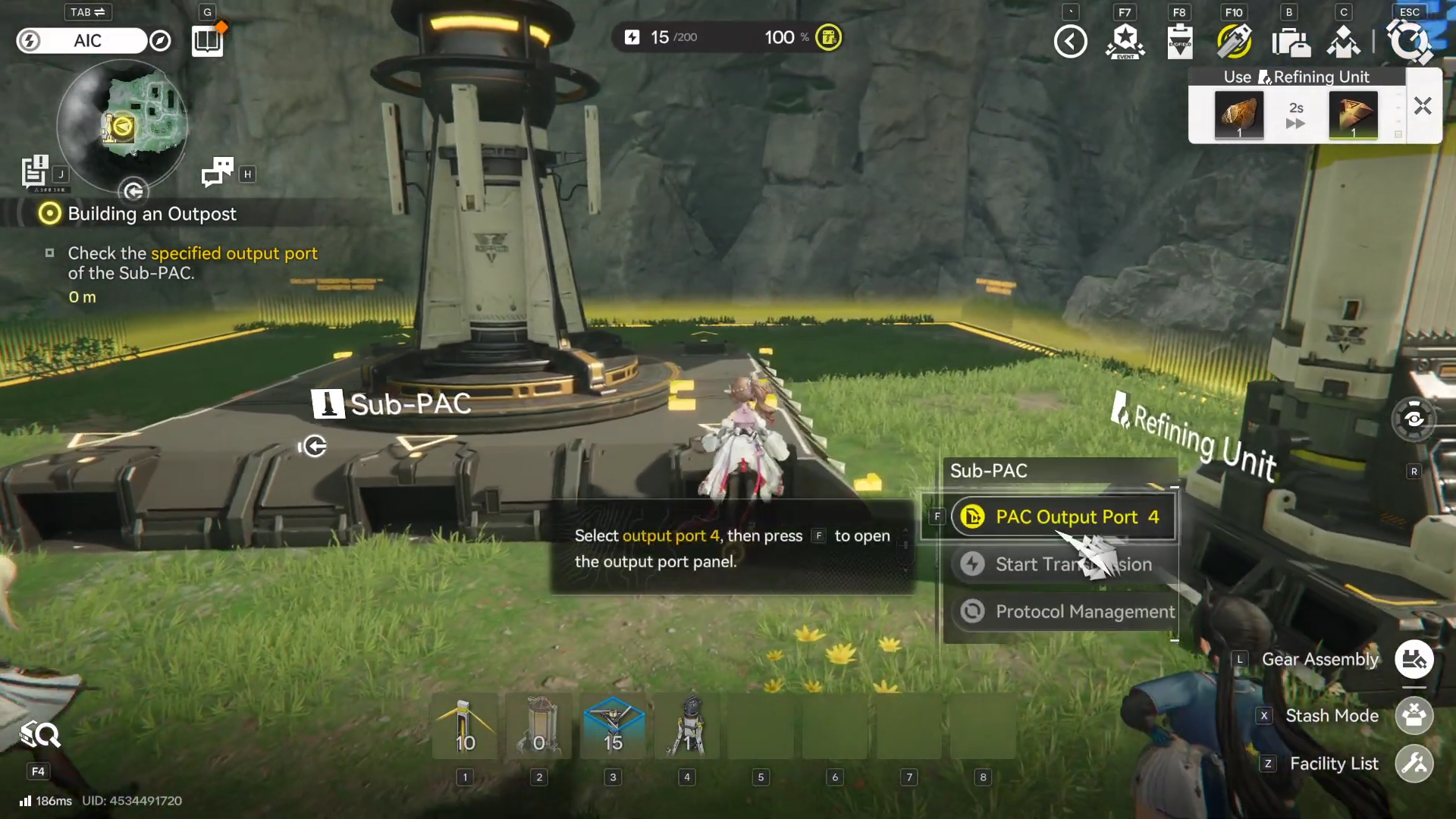
Task: Open the main menu gear icon
Action: tap(1409, 41)
